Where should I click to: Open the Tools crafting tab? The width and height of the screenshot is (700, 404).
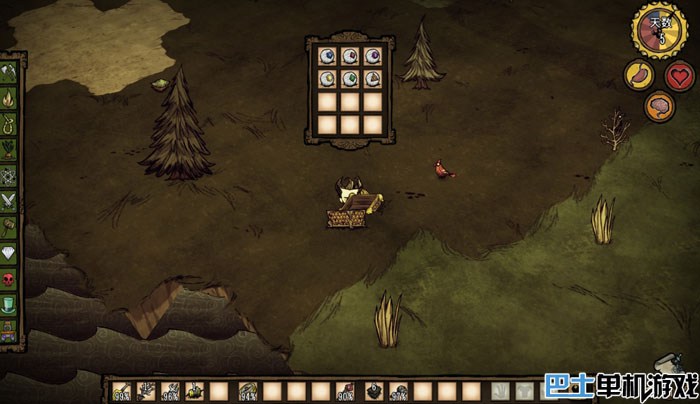[9, 73]
